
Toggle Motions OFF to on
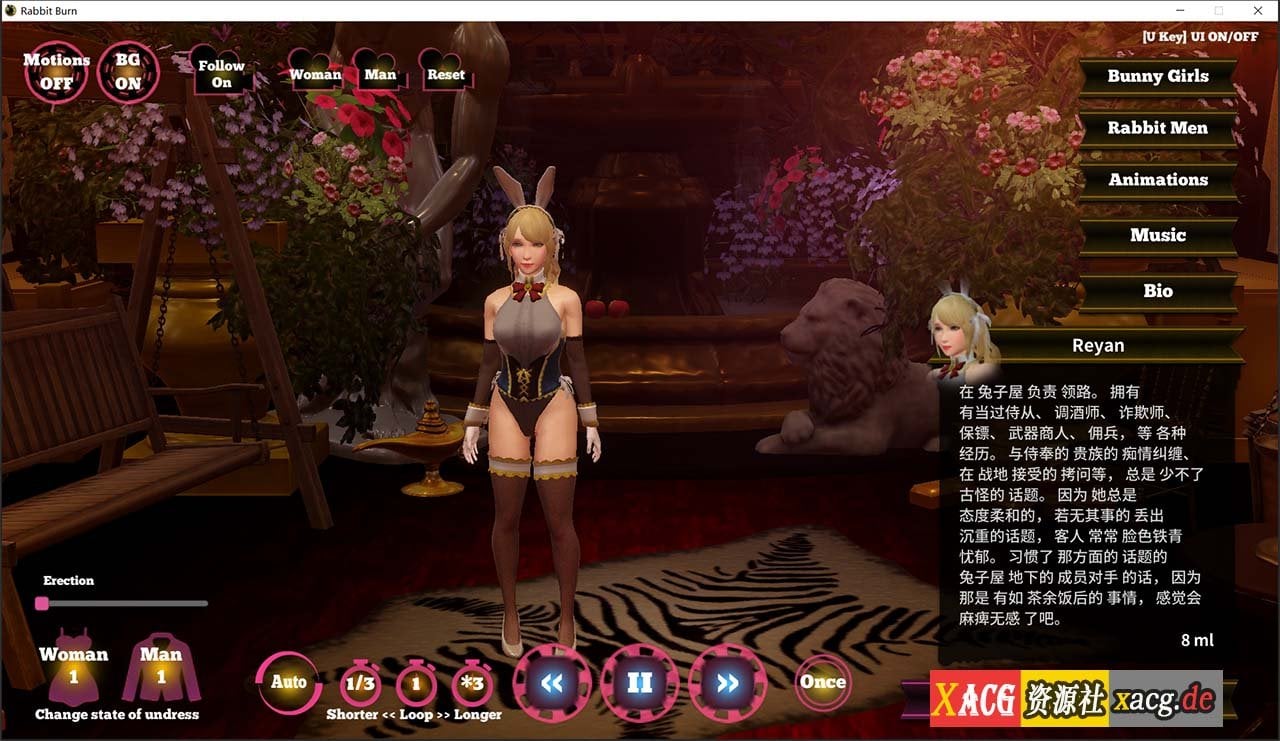[x=56, y=70]
